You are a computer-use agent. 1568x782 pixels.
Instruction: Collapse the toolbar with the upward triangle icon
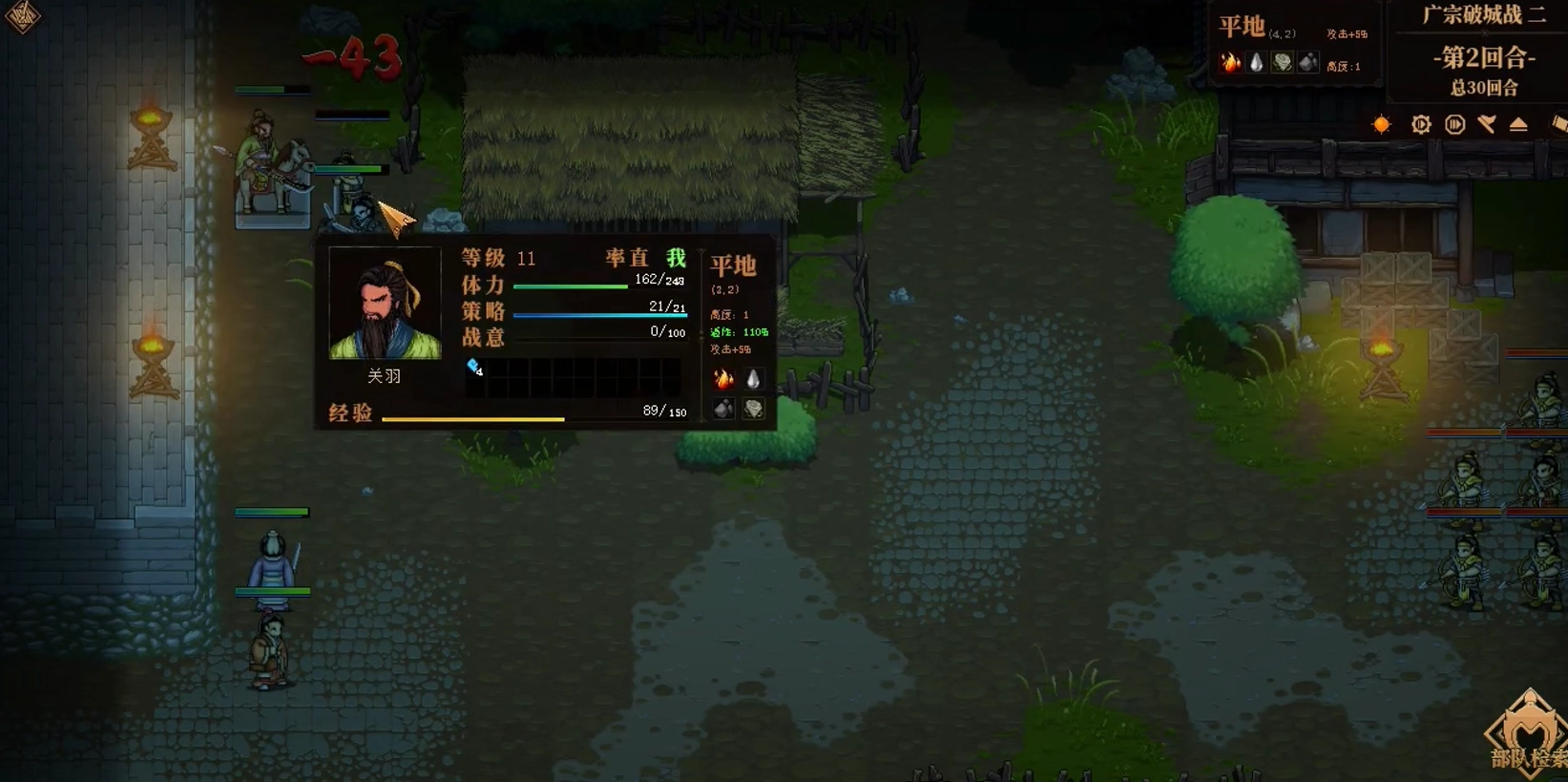(1518, 125)
